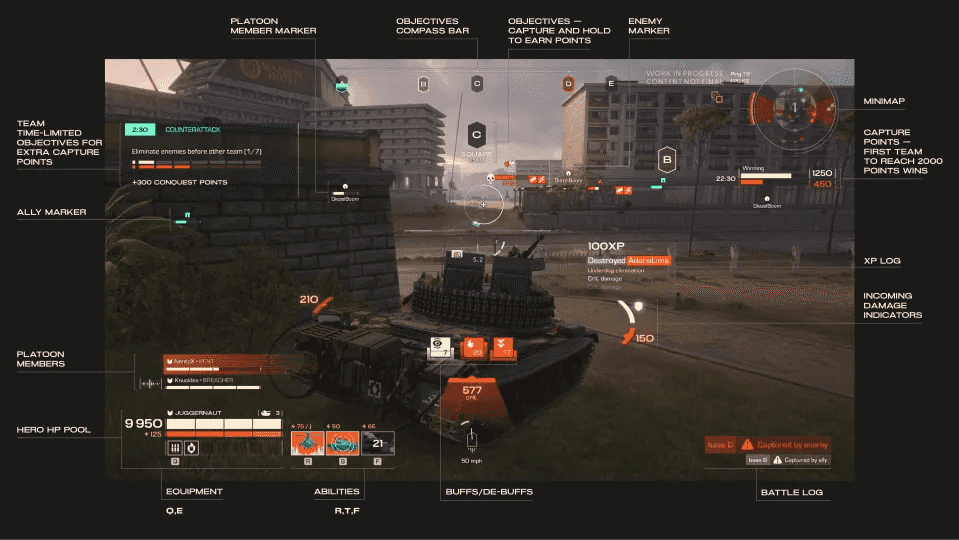The image size is (959, 540).
Task: Click the large objective C Square marker
Action: [477, 134]
